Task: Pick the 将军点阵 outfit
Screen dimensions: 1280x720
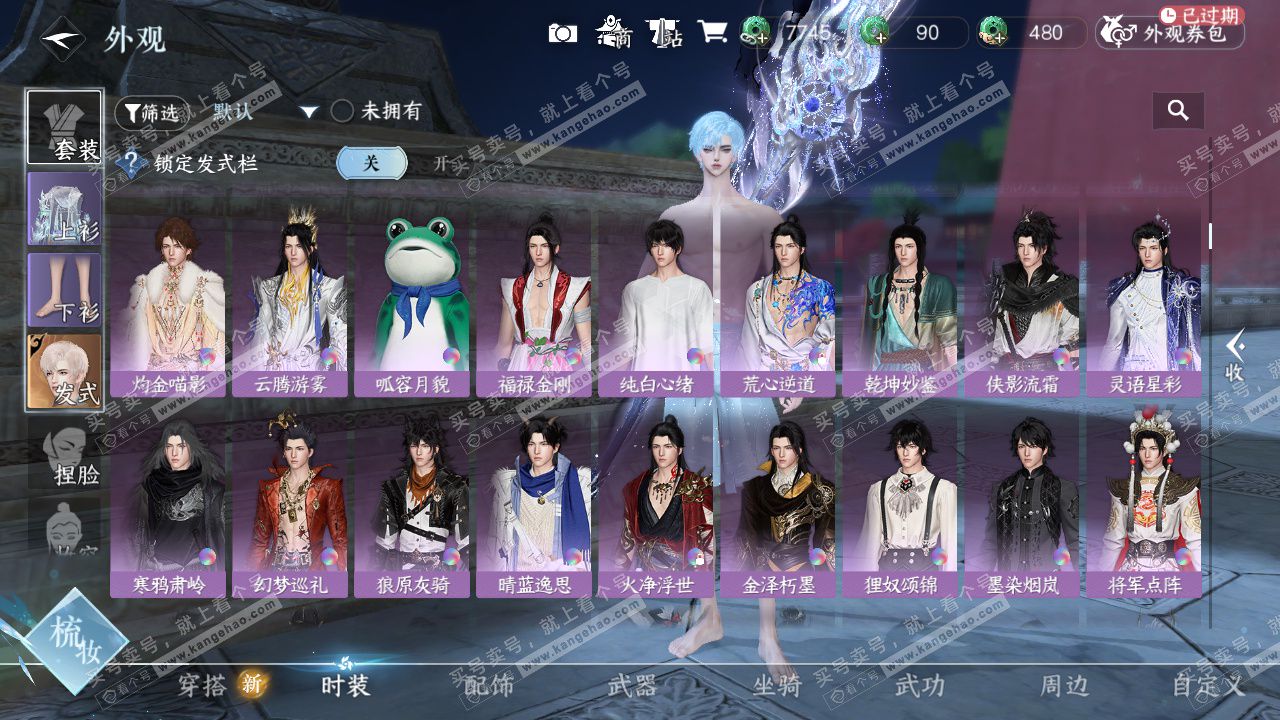Action: click(x=1144, y=505)
